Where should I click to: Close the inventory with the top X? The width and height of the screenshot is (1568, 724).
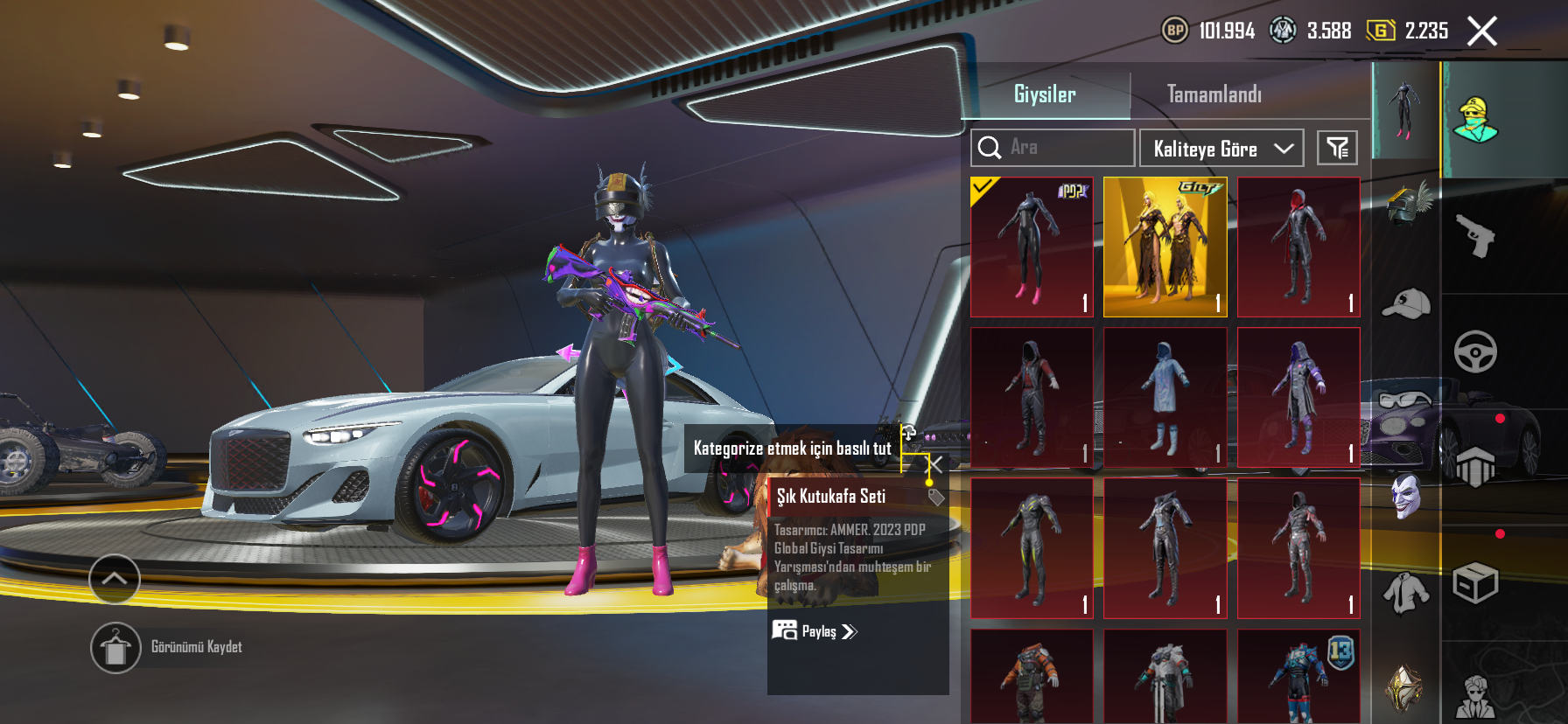[1481, 31]
